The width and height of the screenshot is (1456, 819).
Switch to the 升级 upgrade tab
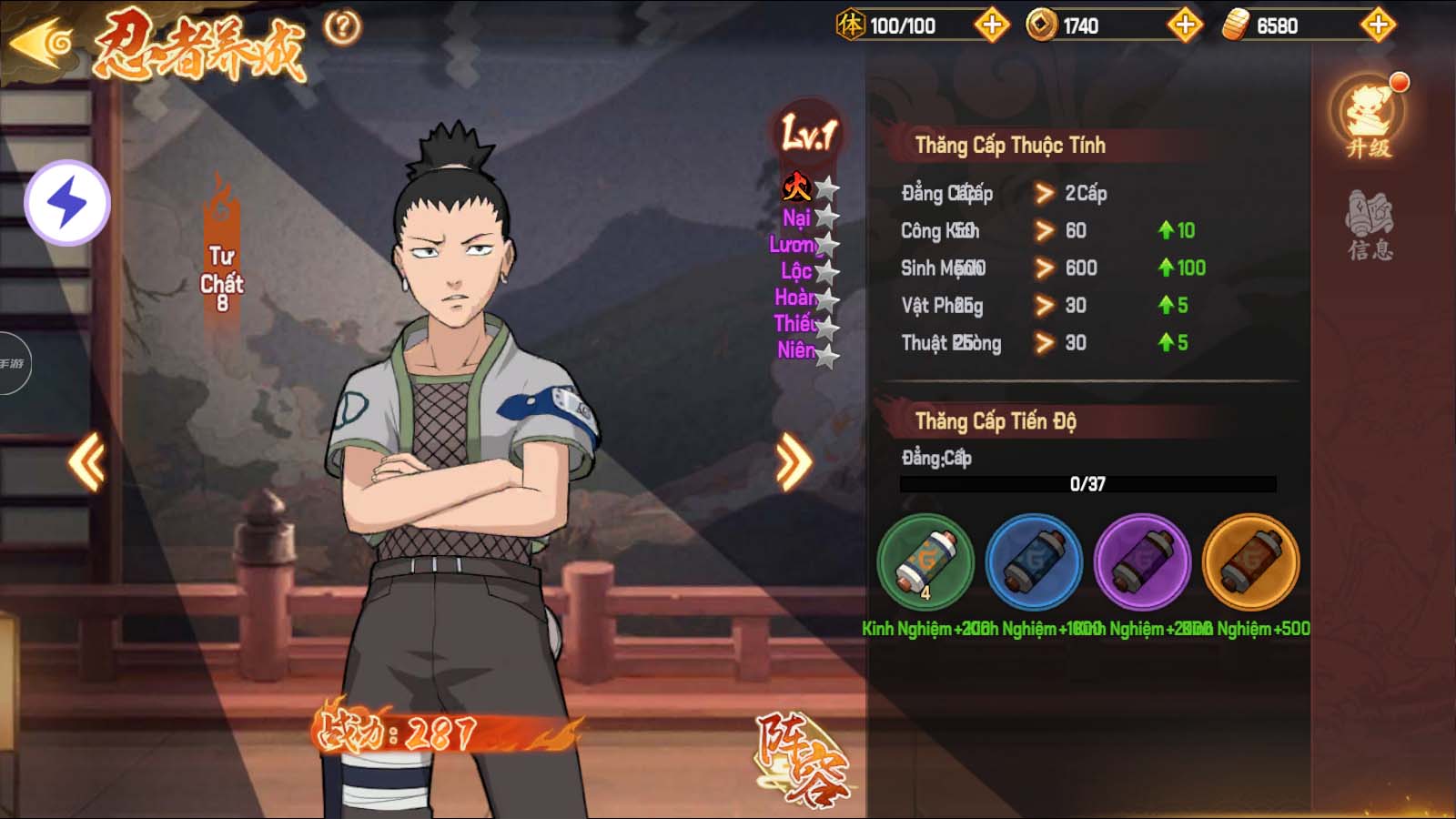[x=1369, y=120]
